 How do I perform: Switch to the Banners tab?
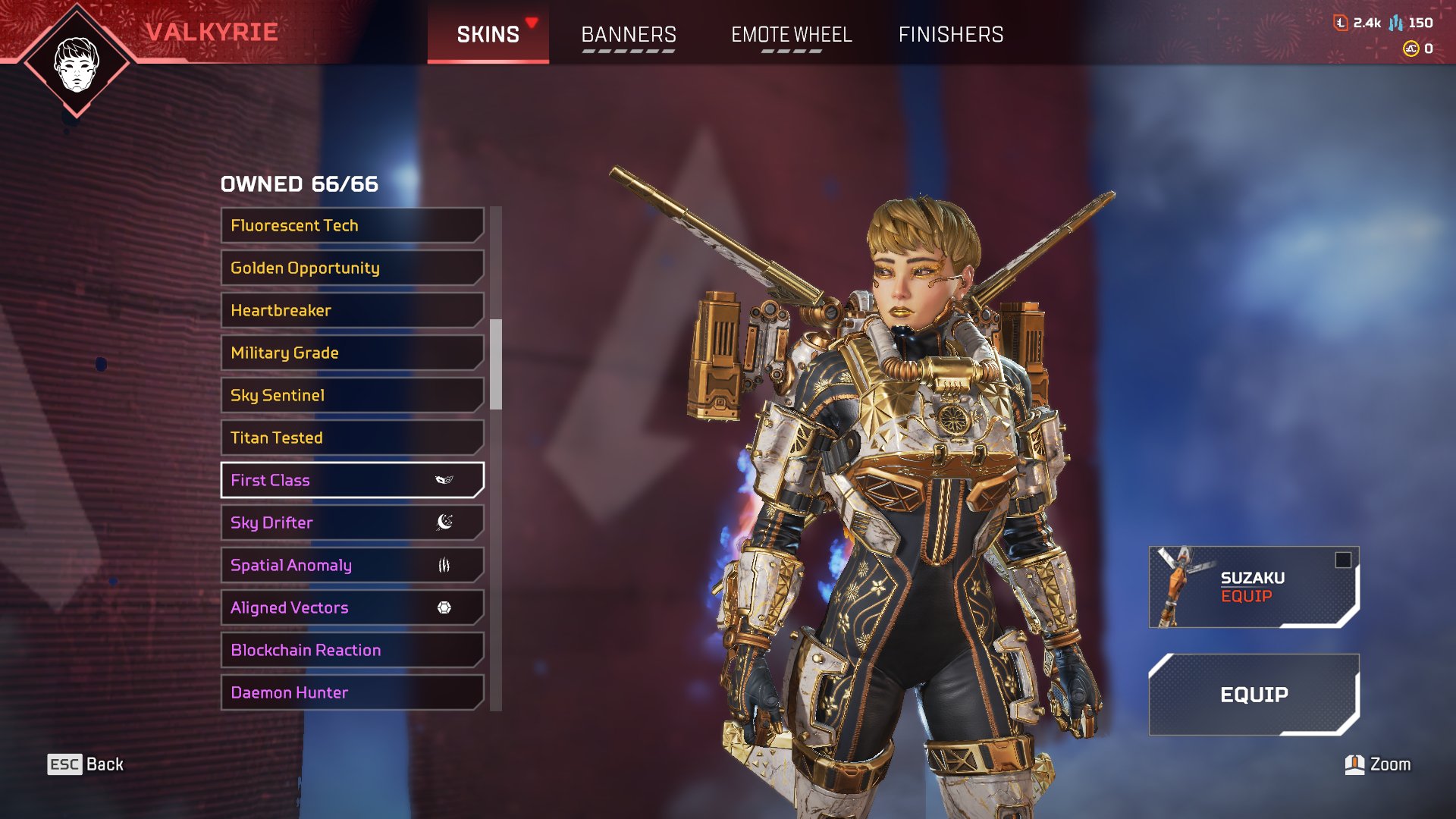coord(628,35)
